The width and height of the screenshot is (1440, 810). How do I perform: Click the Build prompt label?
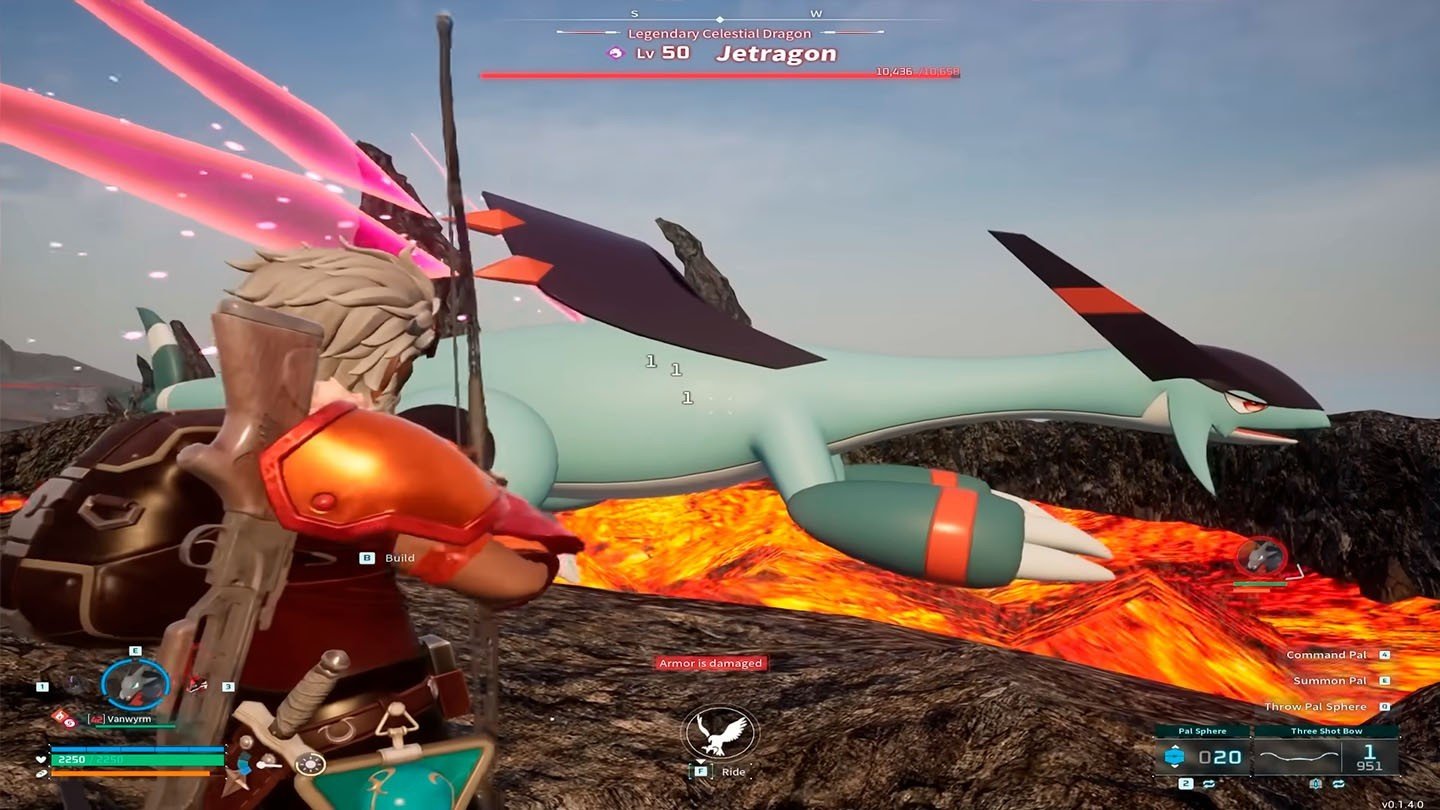click(x=399, y=558)
